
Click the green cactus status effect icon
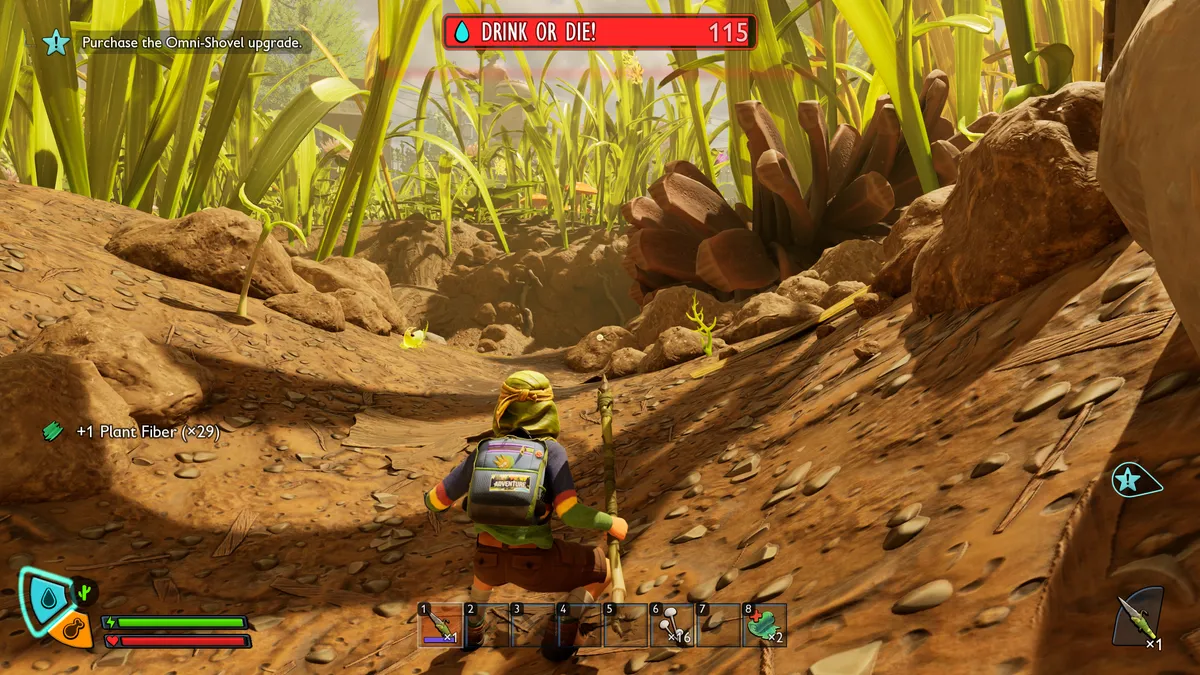click(x=86, y=592)
